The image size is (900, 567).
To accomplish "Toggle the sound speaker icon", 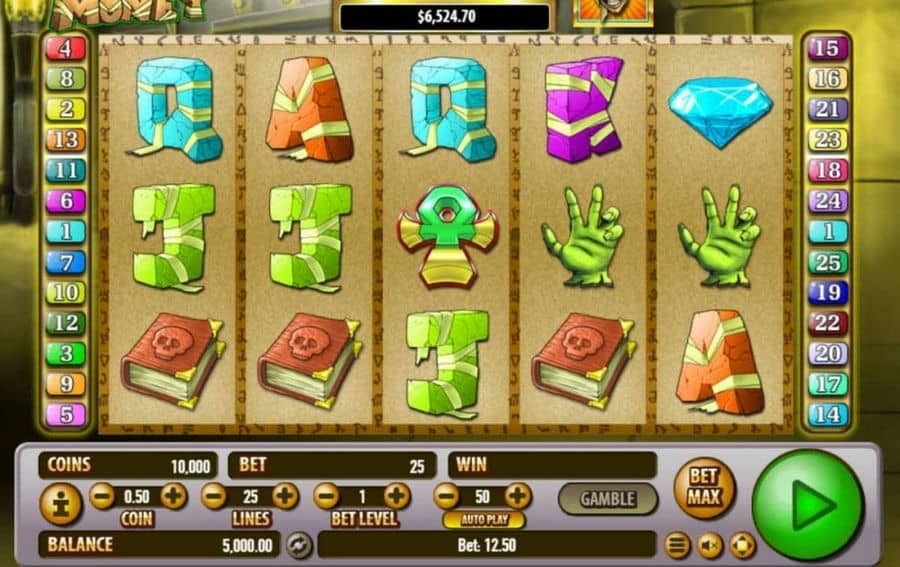I will [x=709, y=545].
